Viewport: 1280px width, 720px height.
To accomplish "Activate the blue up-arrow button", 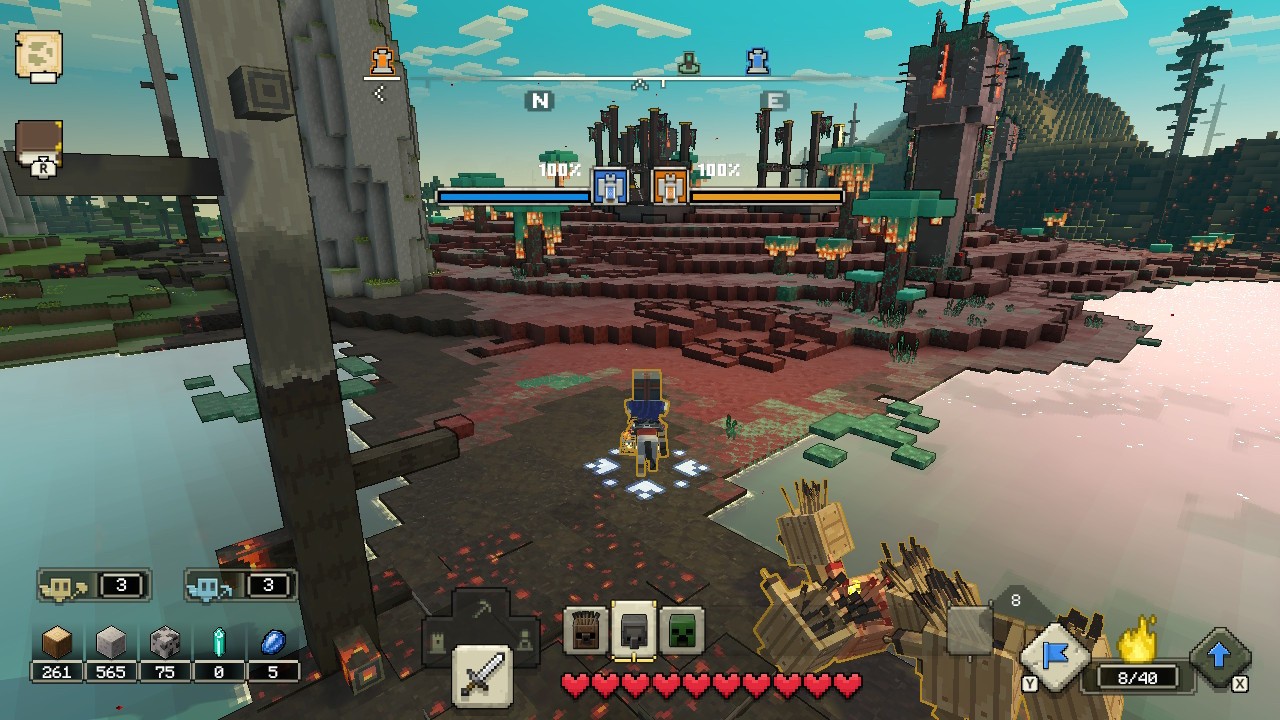I will point(1219,657).
